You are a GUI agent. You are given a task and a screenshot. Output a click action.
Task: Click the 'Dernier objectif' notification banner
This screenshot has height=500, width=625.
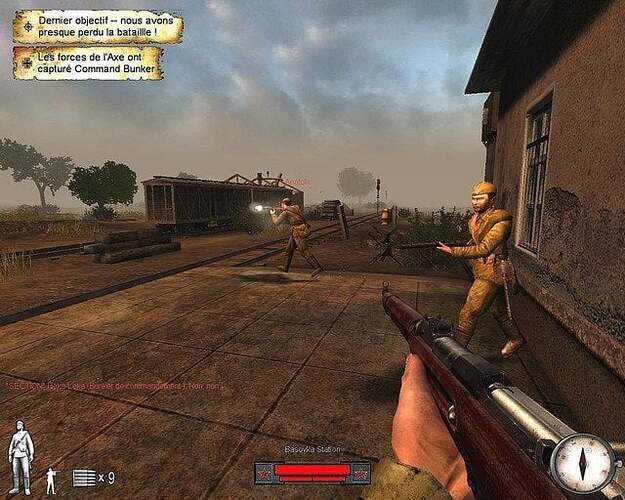click(x=97, y=27)
